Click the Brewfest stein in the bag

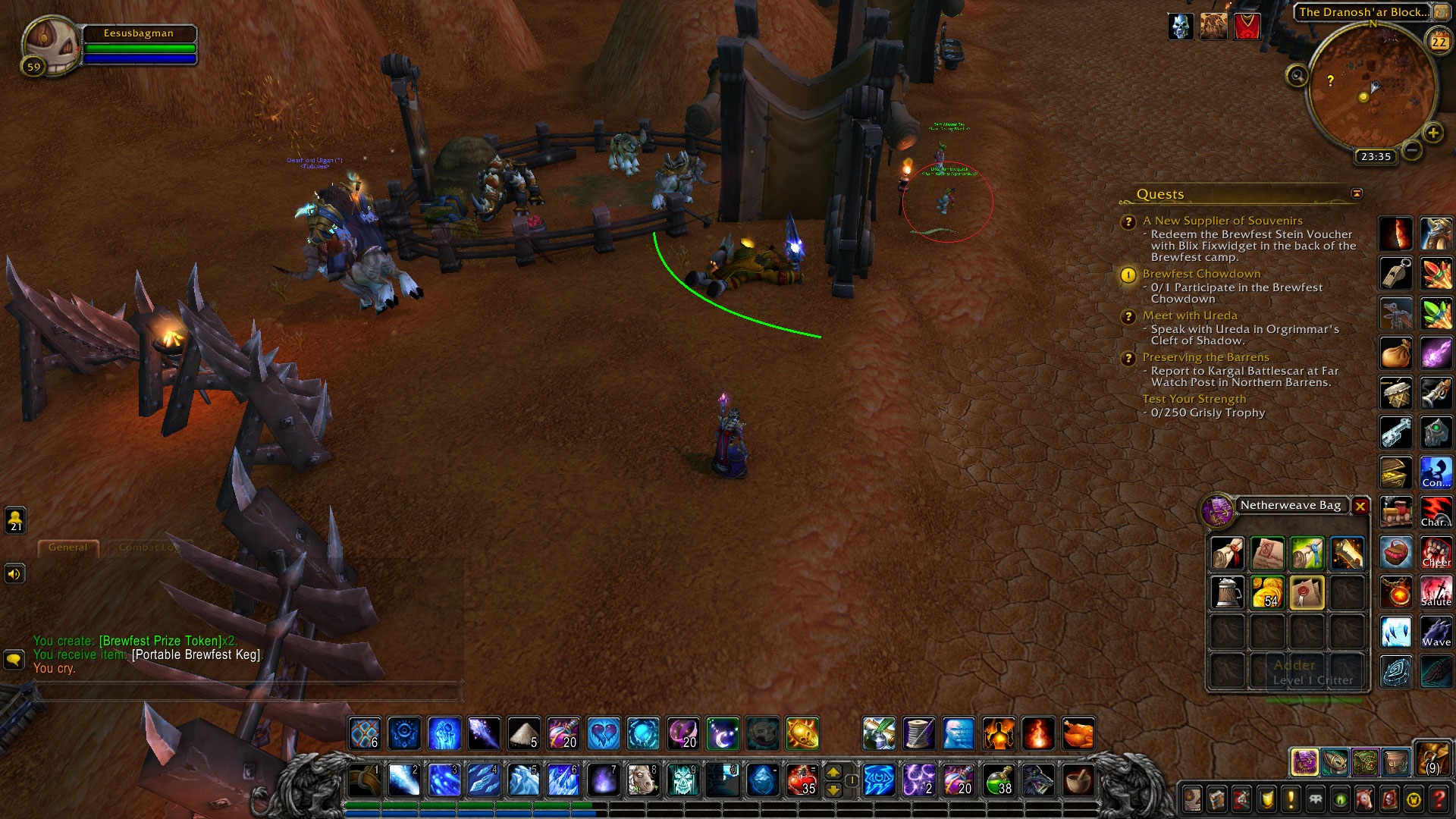1227,592
